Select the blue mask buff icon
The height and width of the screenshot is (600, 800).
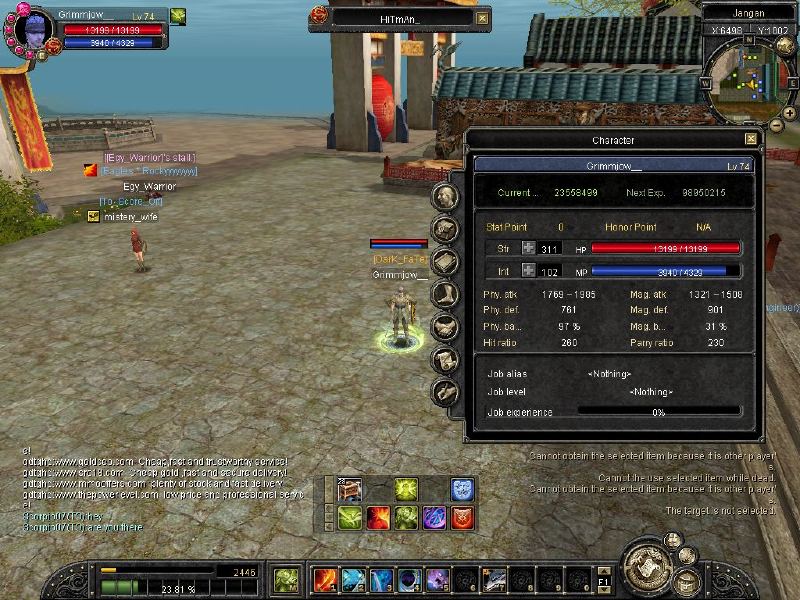click(x=461, y=490)
